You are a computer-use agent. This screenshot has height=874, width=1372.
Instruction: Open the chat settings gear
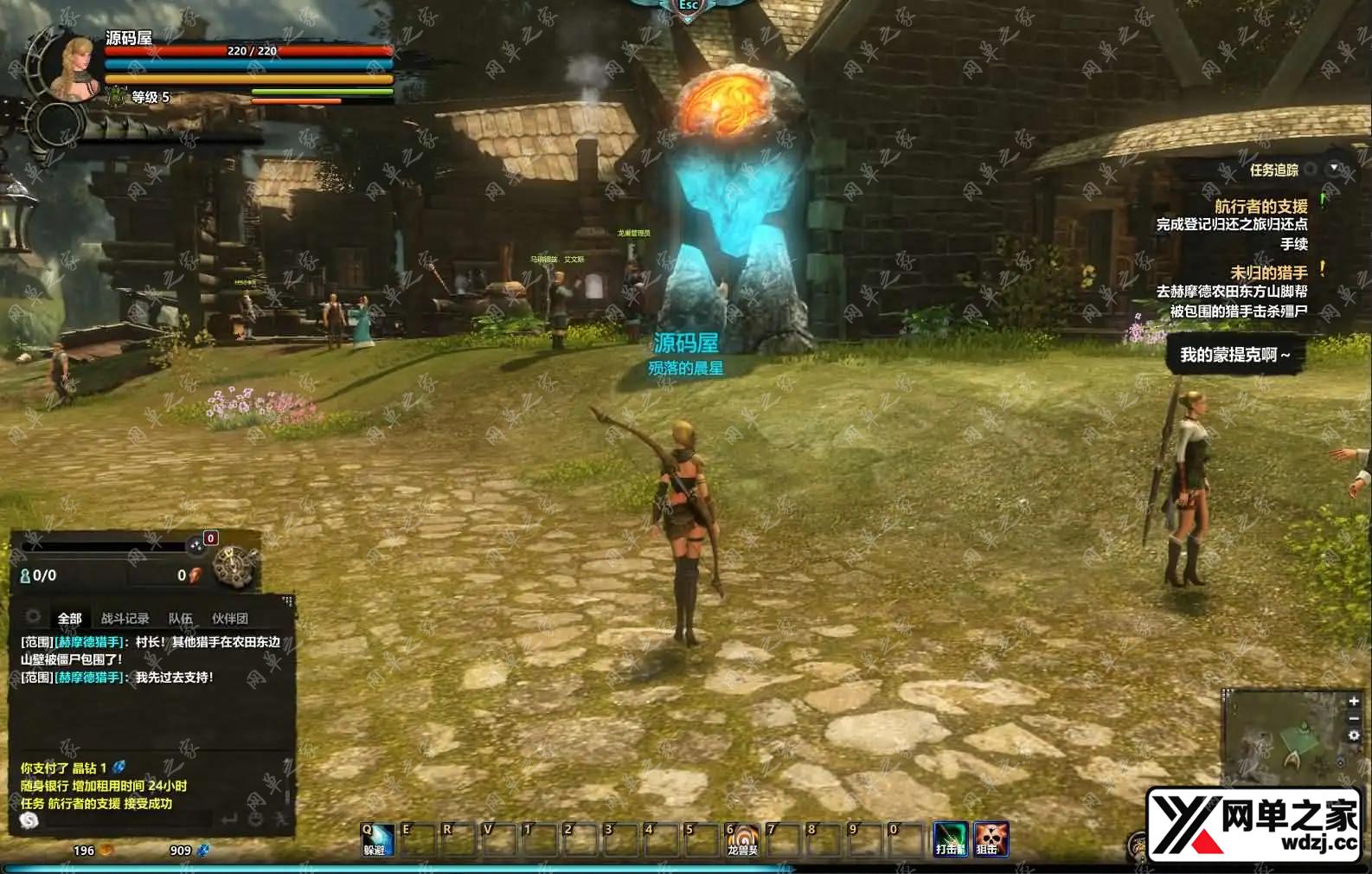[x=33, y=617]
